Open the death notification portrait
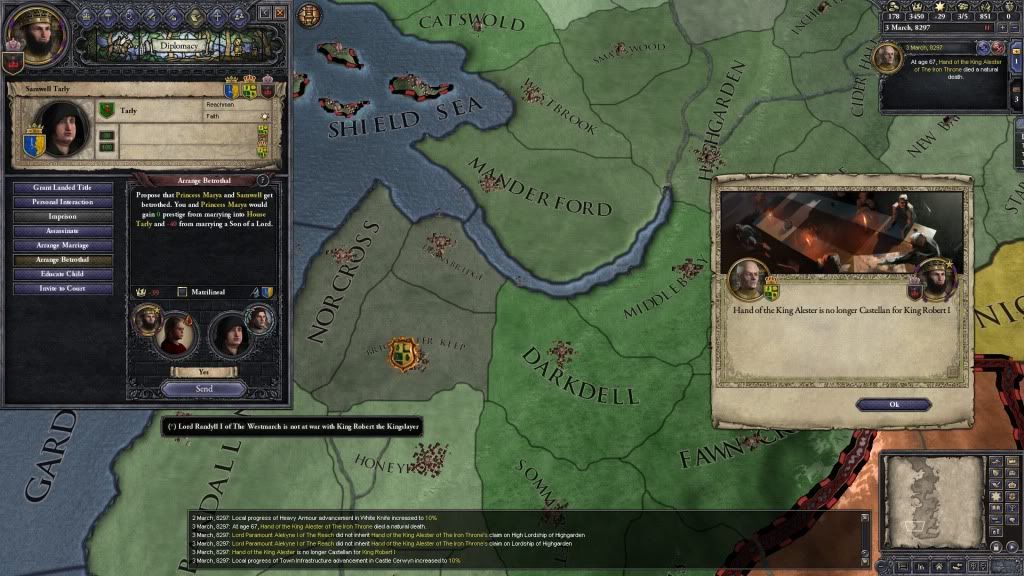This screenshot has height=576, width=1024. [886, 58]
